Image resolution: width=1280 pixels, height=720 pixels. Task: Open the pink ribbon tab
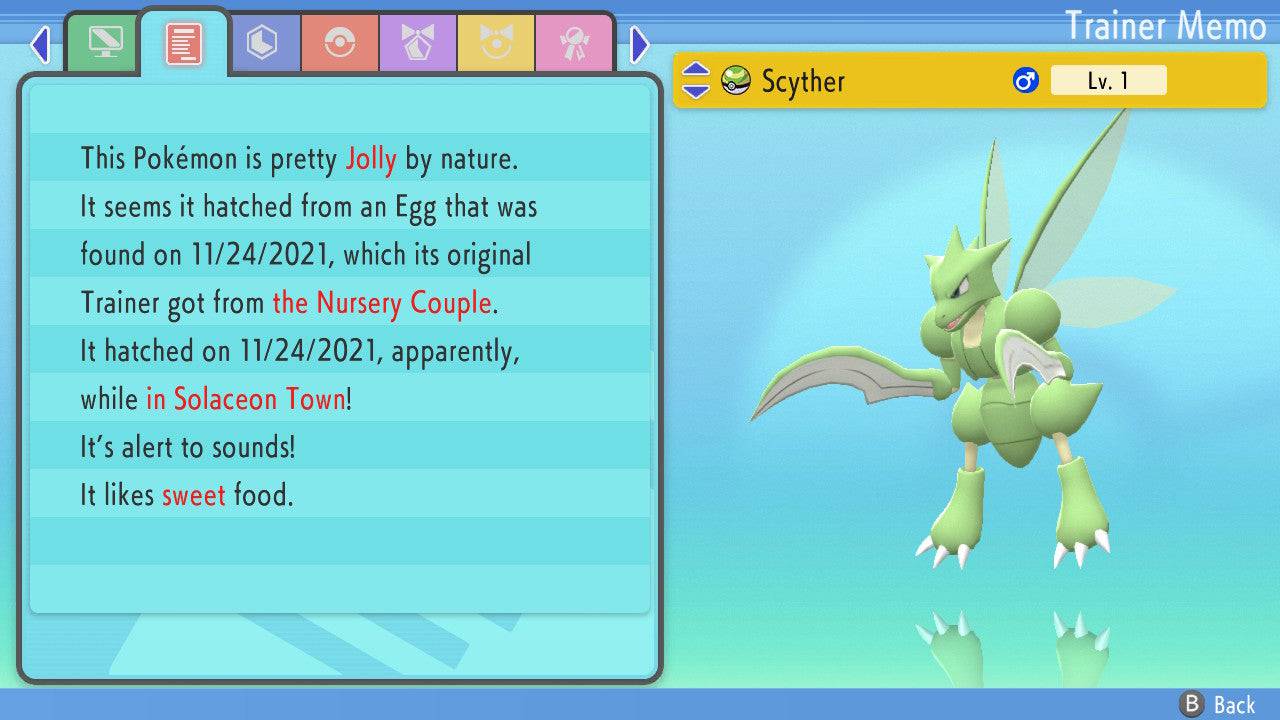(573, 43)
